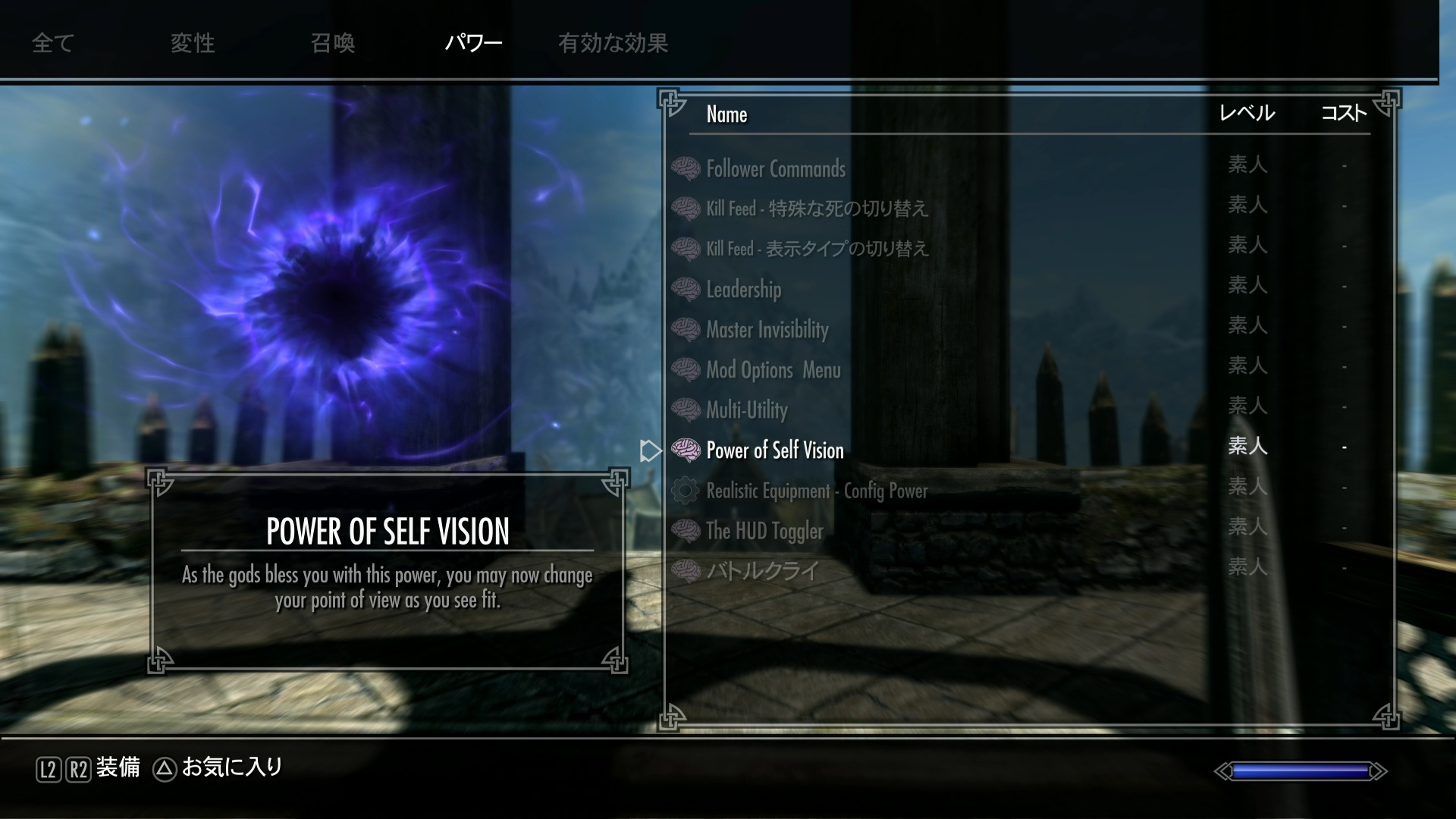The width and height of the screenshot is (1456, 819).
Task: Select the Multi-Utility power
Action: pyautogui.click(x=746, y=410)
